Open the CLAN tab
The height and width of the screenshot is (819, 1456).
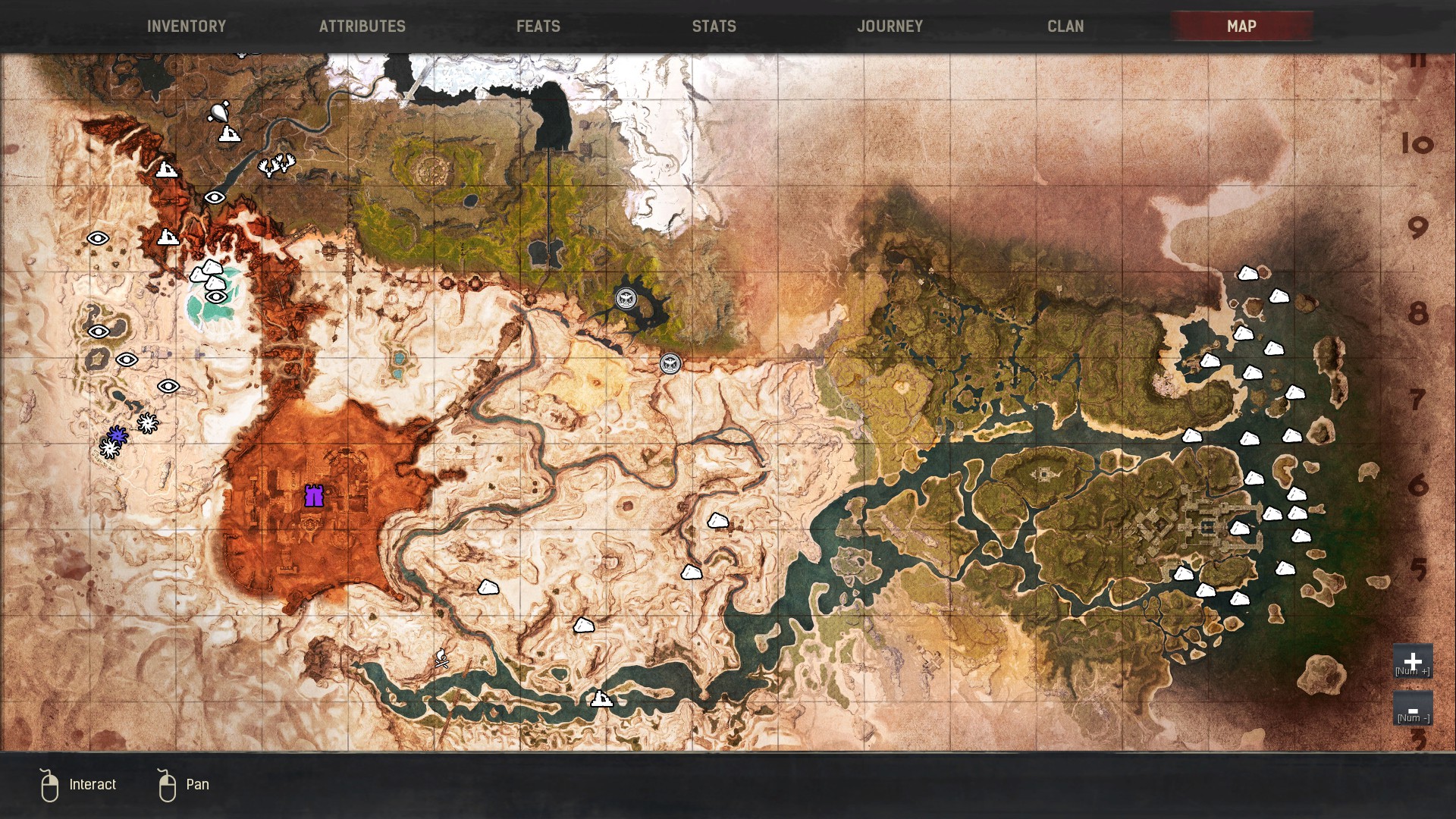(x=1065, y=26)
